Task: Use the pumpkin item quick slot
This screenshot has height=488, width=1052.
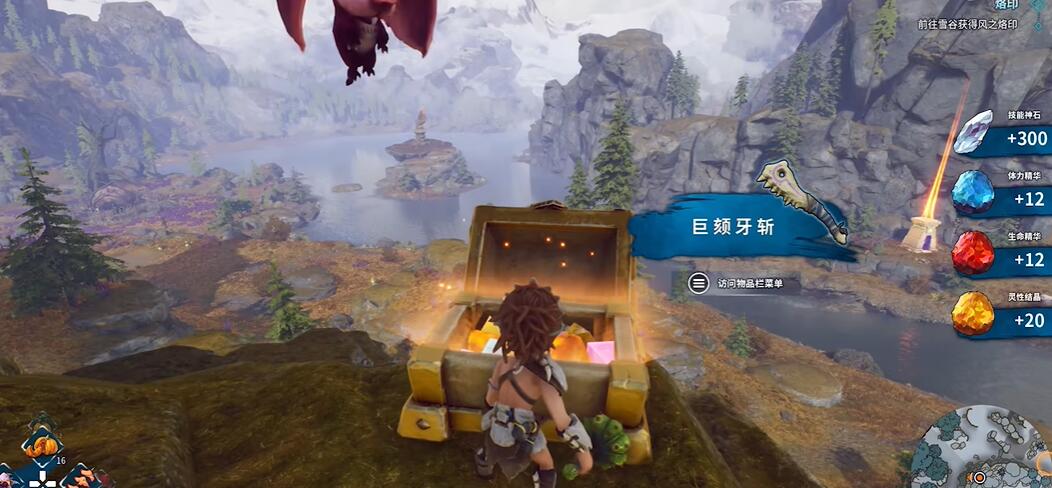Action: click(x=41, y=447)
